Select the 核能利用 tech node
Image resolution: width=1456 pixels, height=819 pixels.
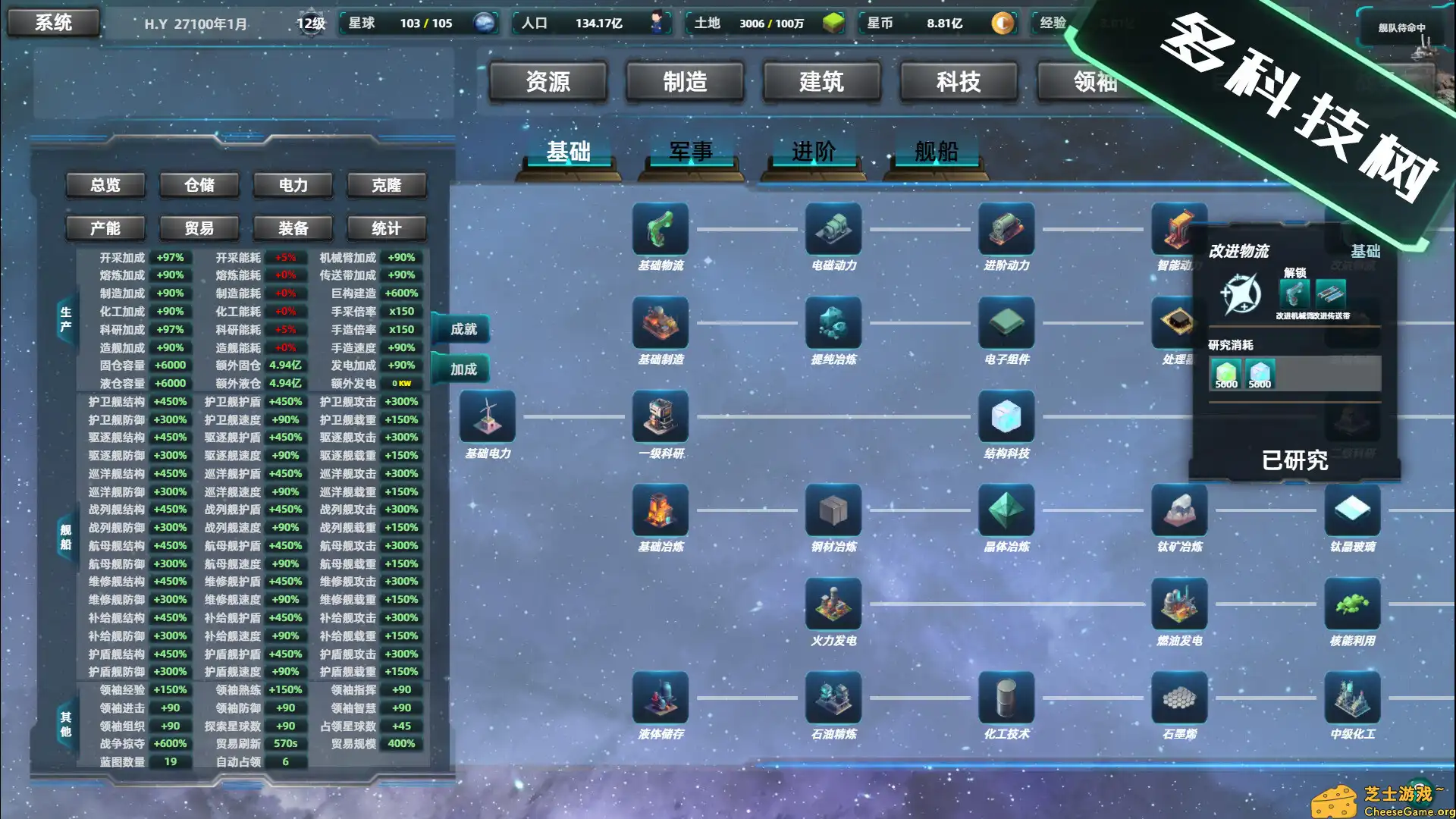click(1351, 603)
